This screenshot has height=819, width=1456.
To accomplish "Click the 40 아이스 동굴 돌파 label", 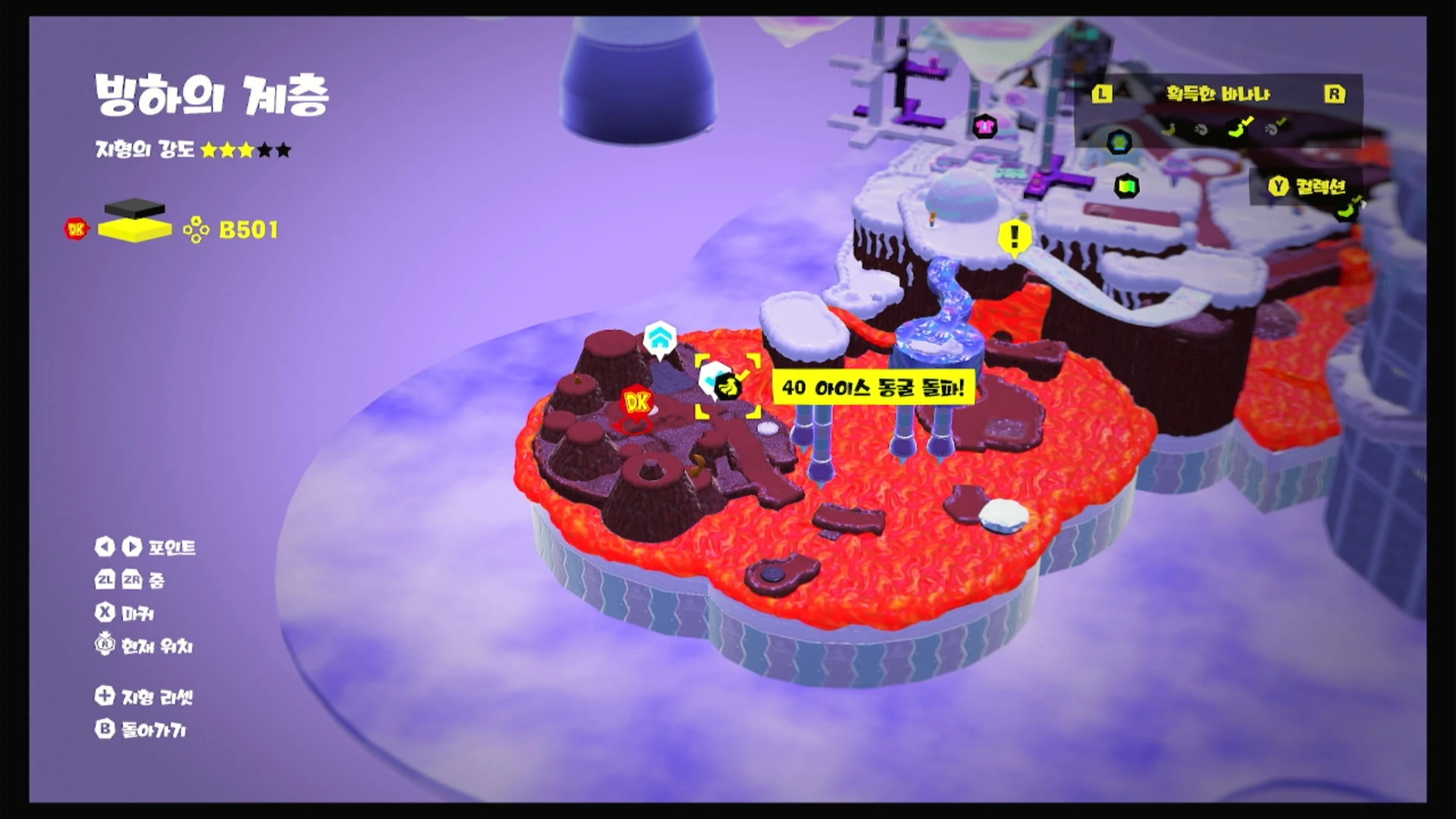I will click(873, 388).
